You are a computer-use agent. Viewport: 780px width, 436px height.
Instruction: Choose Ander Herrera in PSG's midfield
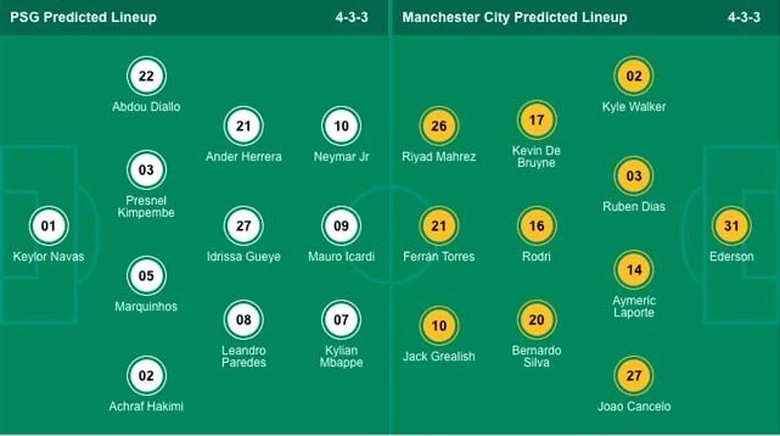(243, 126)
